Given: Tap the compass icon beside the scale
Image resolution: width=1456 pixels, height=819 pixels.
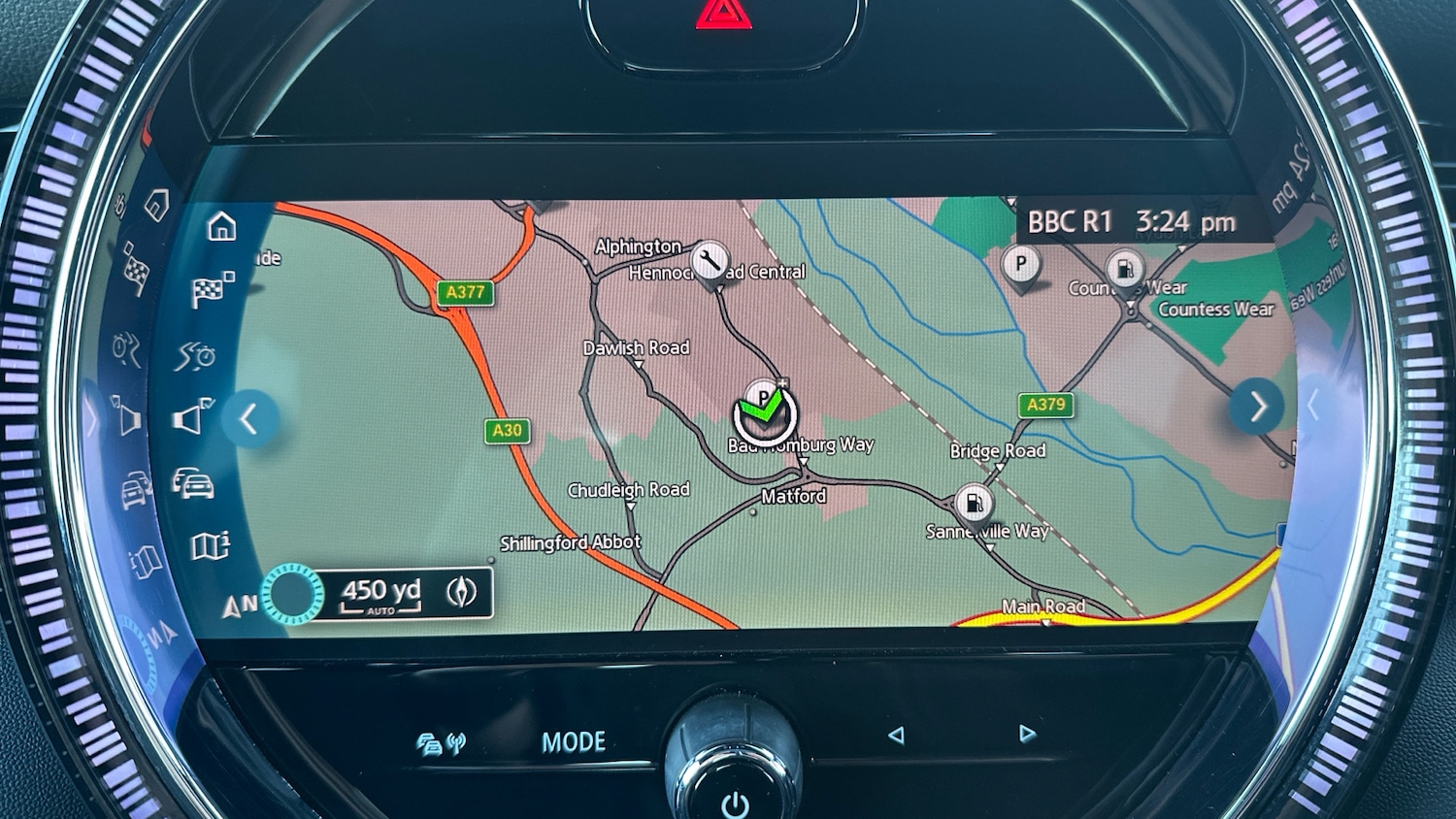Looking at the screenshot, I should pyautogui.click(x=461, y=592).
